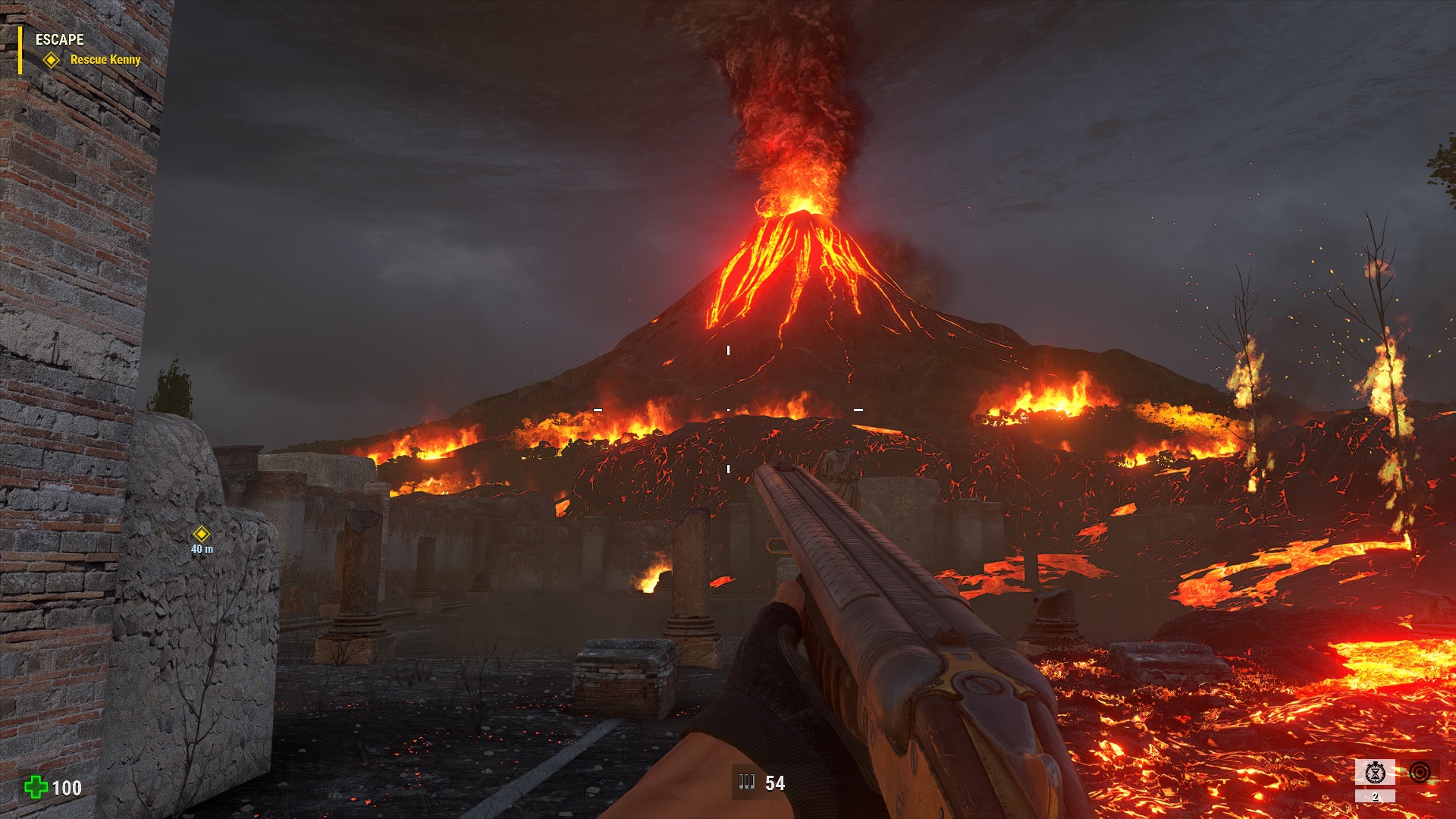1456x819 pixels.
Task: Click the yellow waypoint marker at 40 m
Action: (x=201, y=534)
